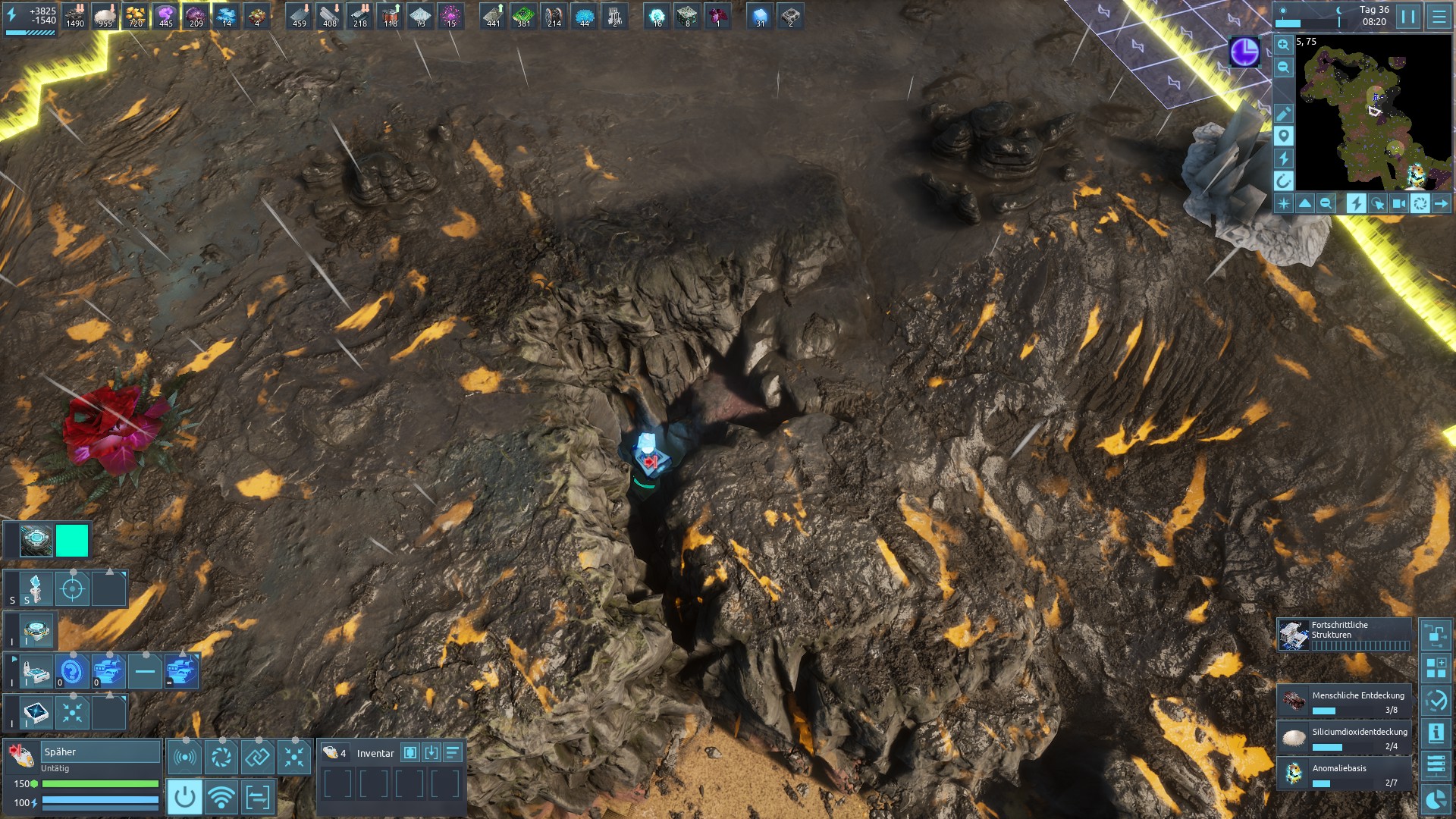
Task: Click the minimap terrain view
Action: point(1373,114)
